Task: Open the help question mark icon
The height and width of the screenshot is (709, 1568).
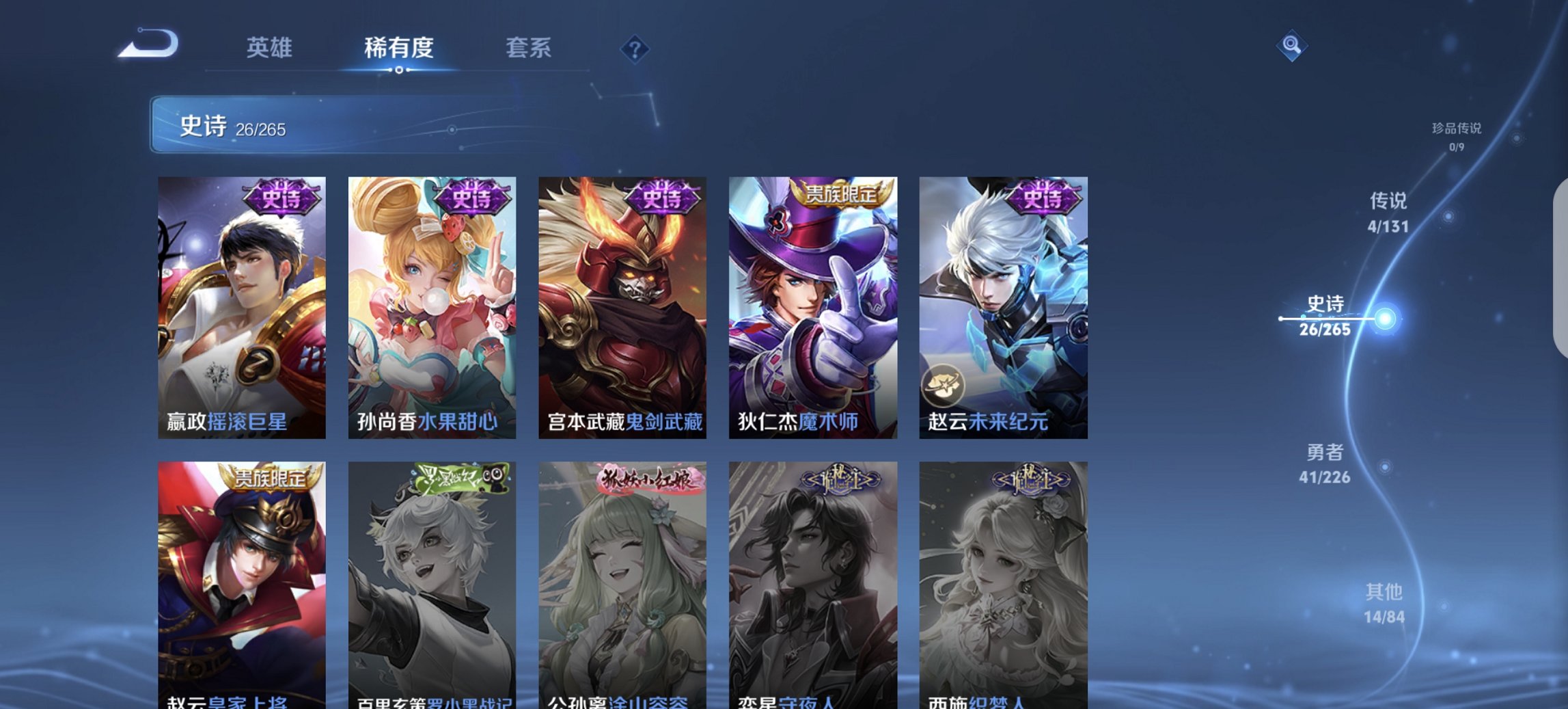Action: click(635, 50)
